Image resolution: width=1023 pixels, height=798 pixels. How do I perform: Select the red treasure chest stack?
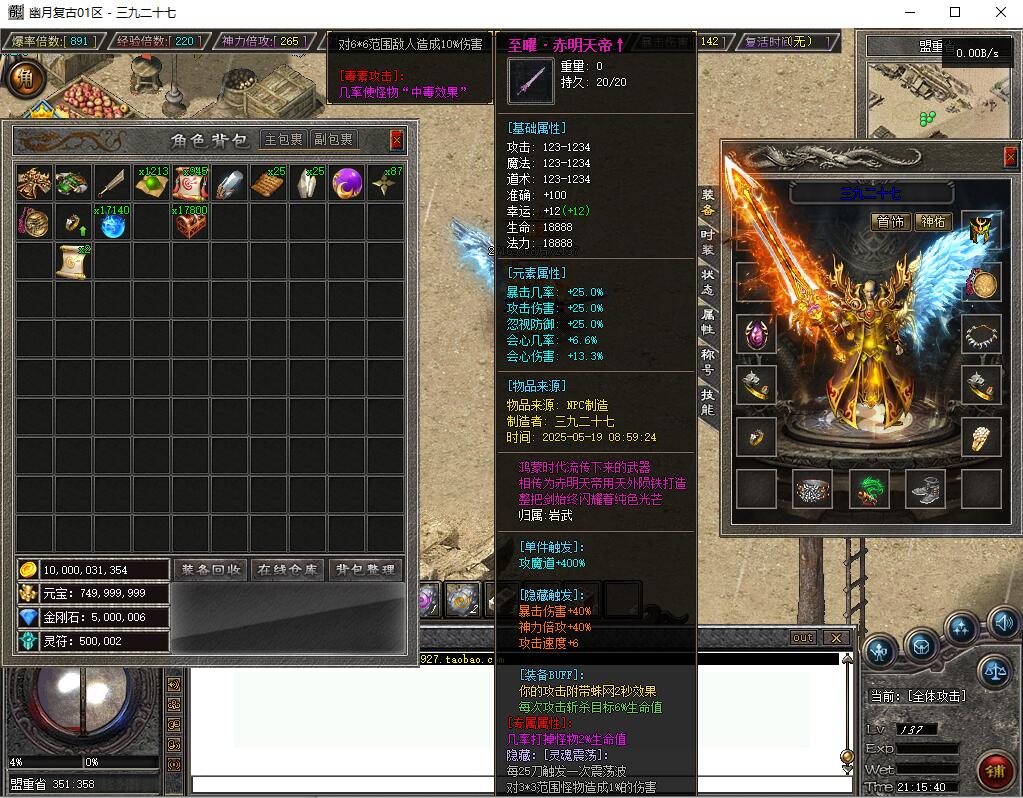(190, 222)
